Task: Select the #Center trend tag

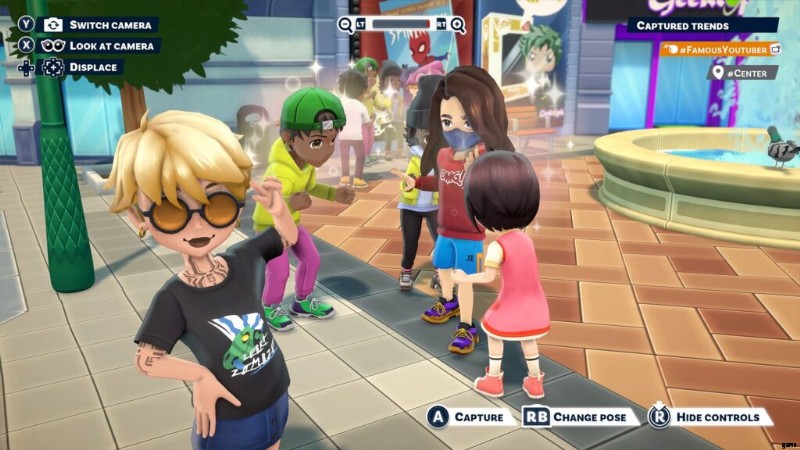Action: [x=742, y=72]
